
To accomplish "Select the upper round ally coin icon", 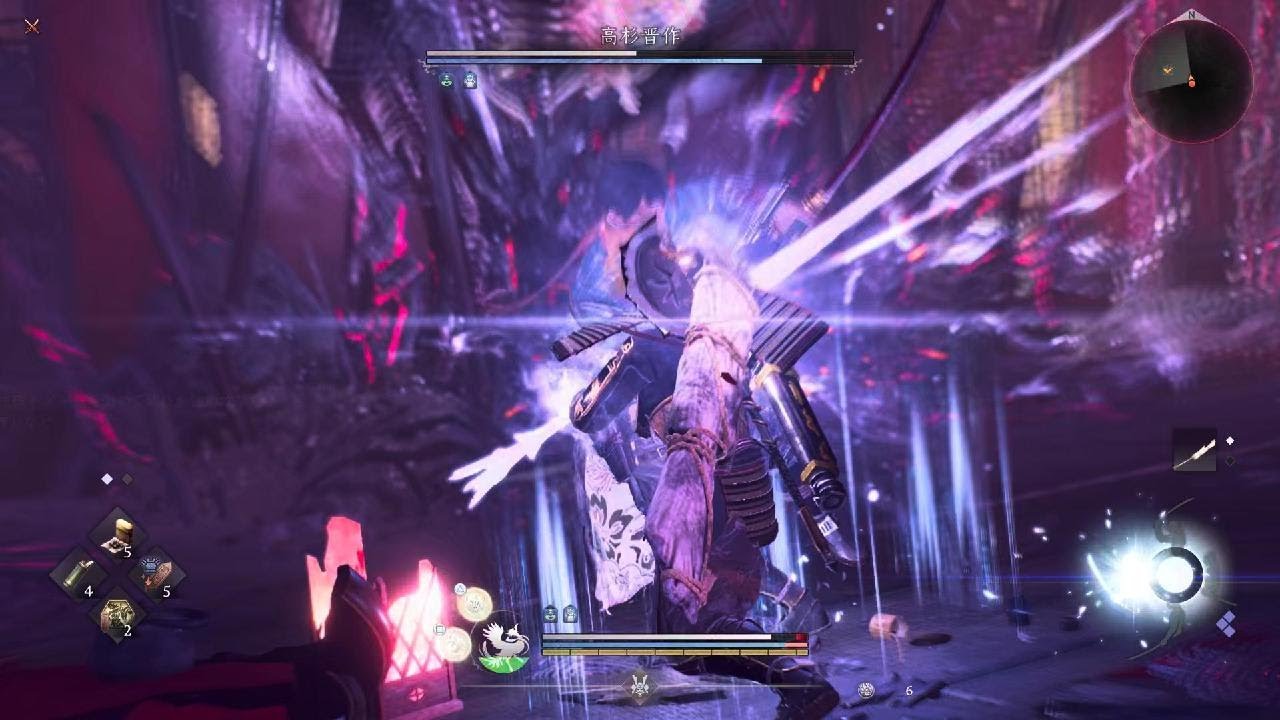I will (472, 602).
